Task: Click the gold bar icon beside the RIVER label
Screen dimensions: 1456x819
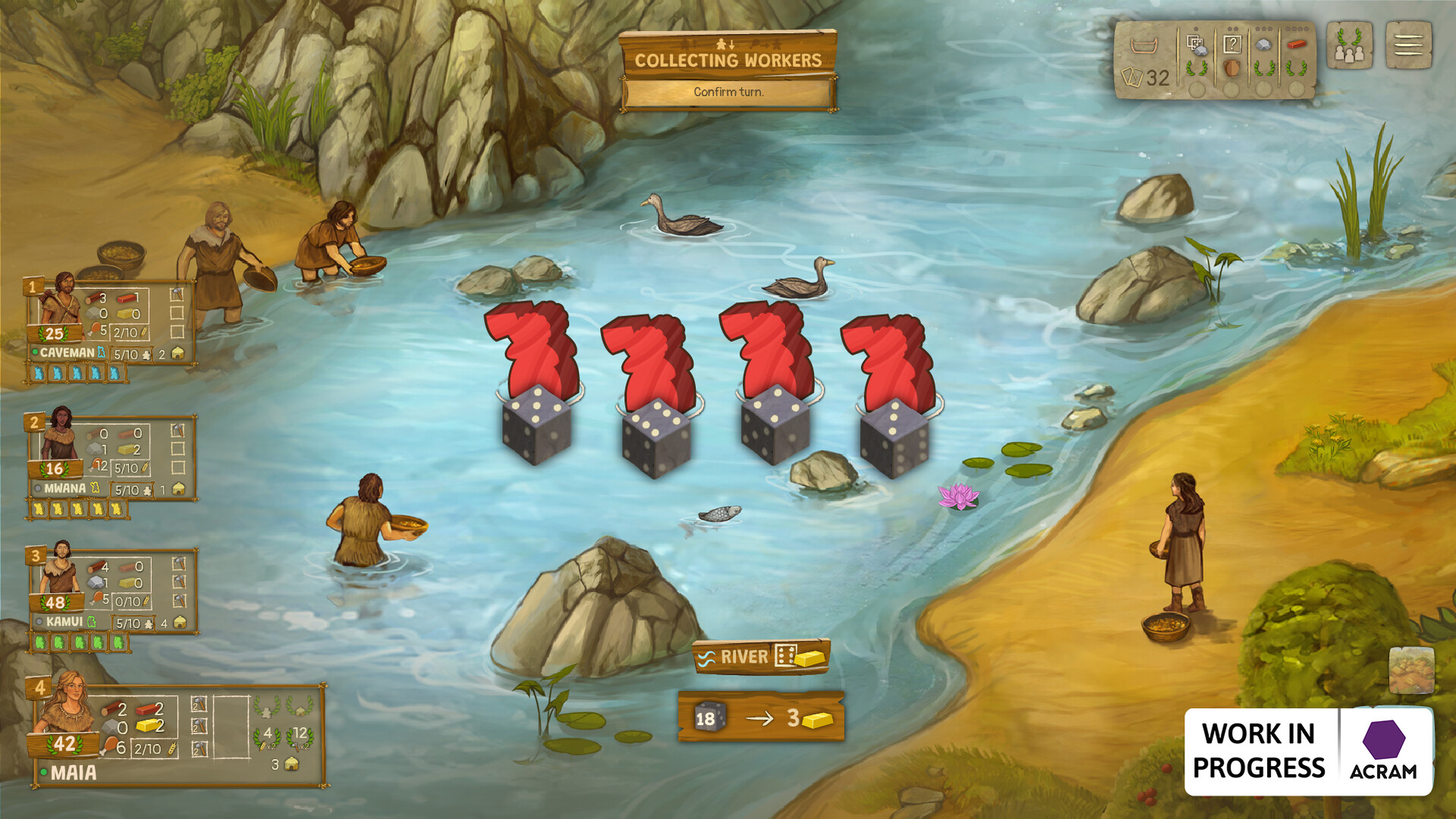Action: click(809, 657)
